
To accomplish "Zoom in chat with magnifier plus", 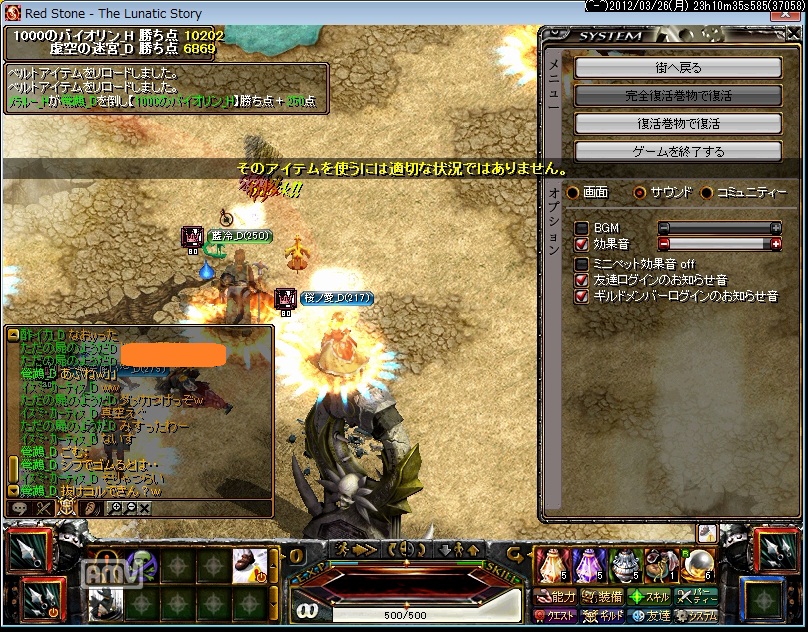I will click(115, 508).
